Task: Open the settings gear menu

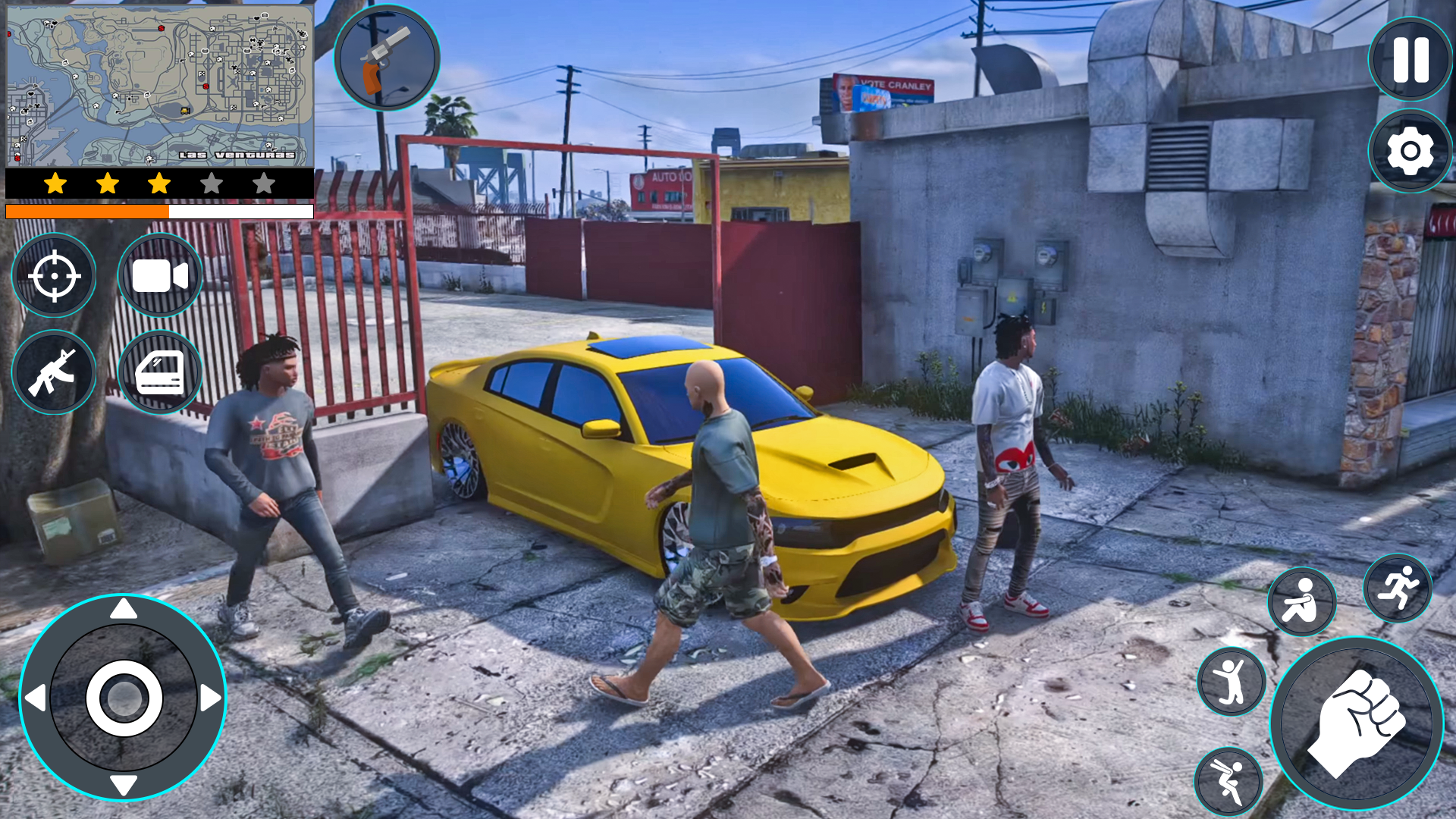Action: pos(1408,152)
